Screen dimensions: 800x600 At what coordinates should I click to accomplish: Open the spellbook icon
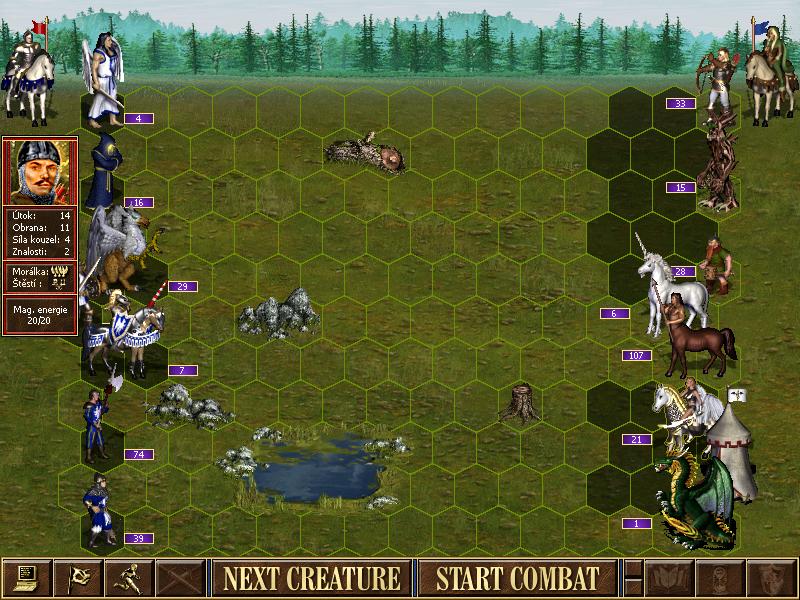670,578
